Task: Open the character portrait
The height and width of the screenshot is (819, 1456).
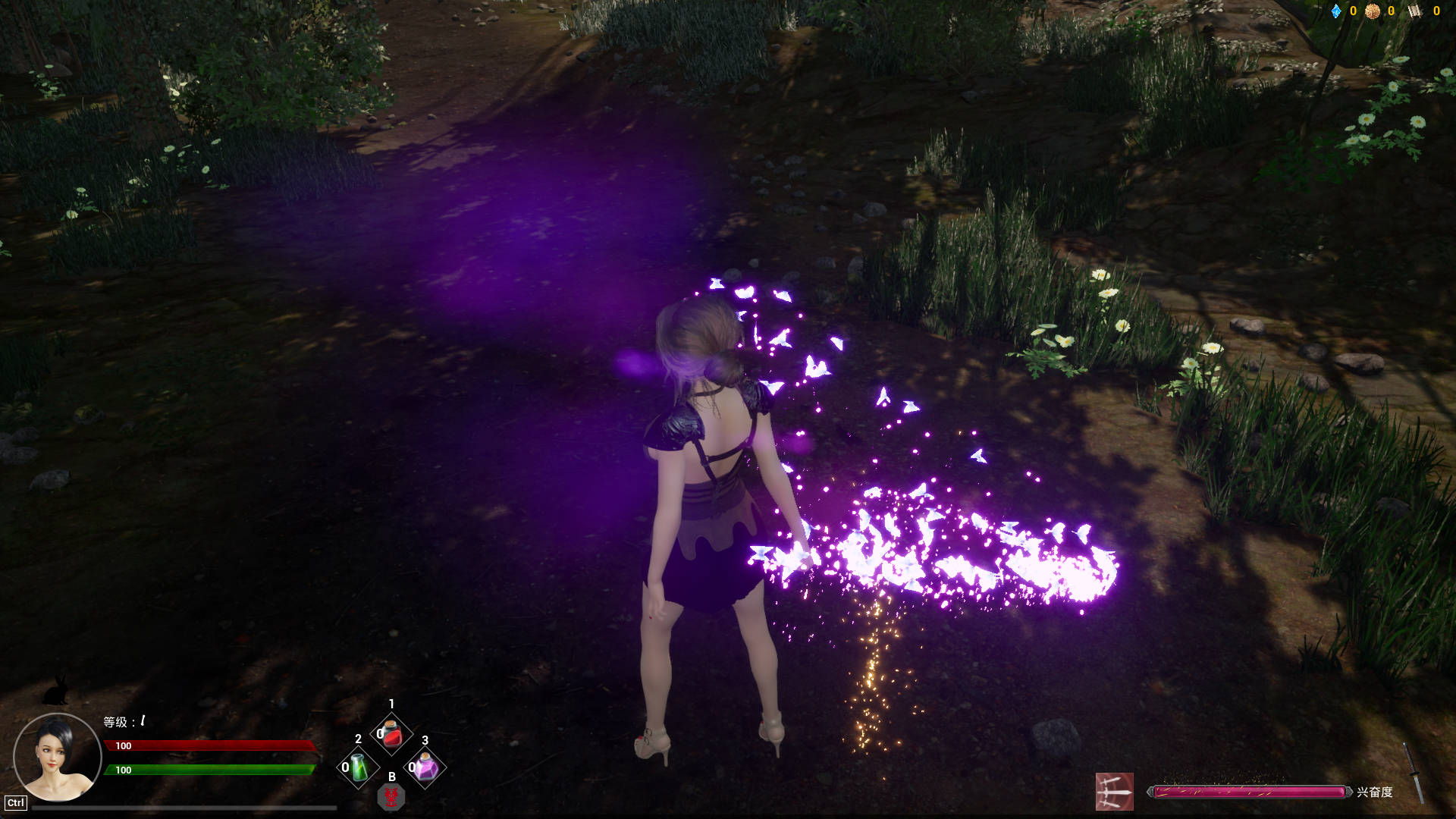Action: tap(58, 757)
